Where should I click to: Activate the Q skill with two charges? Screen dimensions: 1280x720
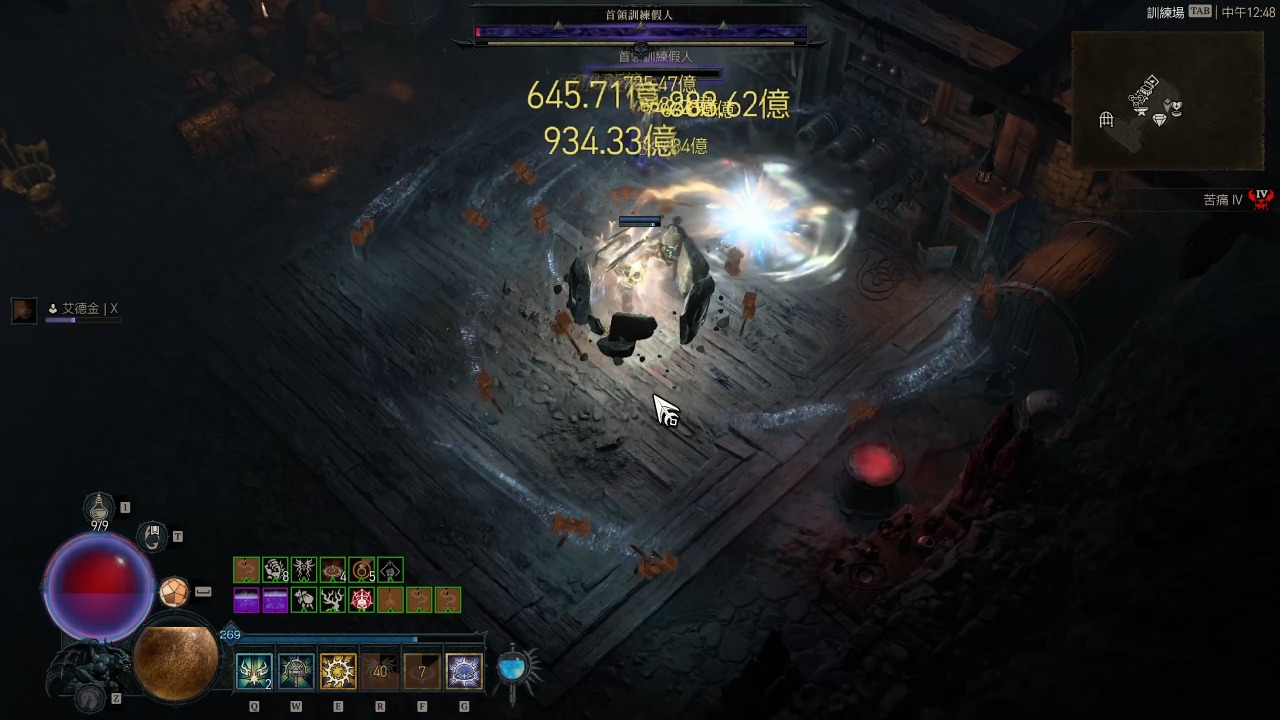tap(254, 671)
